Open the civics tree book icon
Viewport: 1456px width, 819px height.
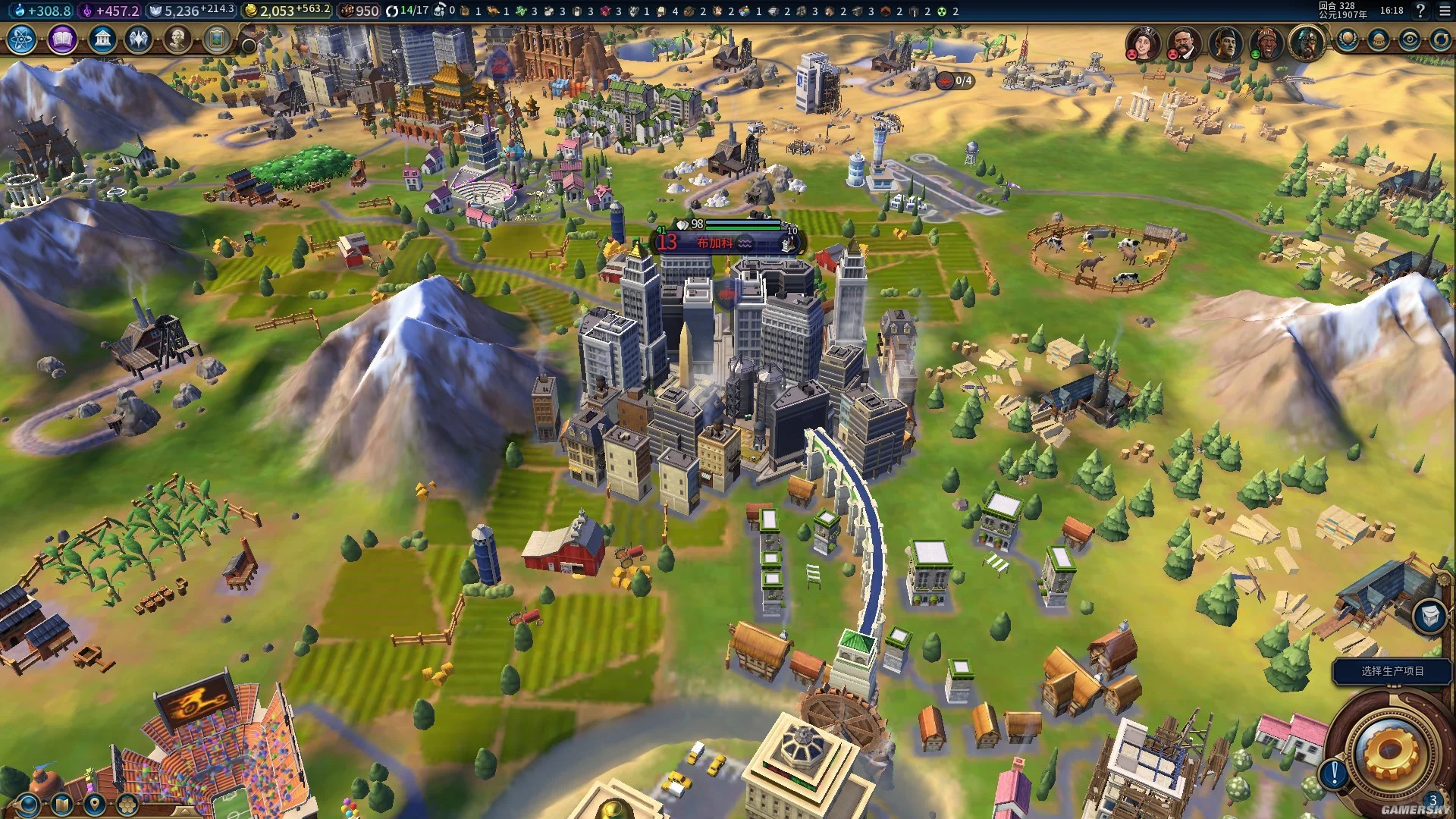pos(62,39)
